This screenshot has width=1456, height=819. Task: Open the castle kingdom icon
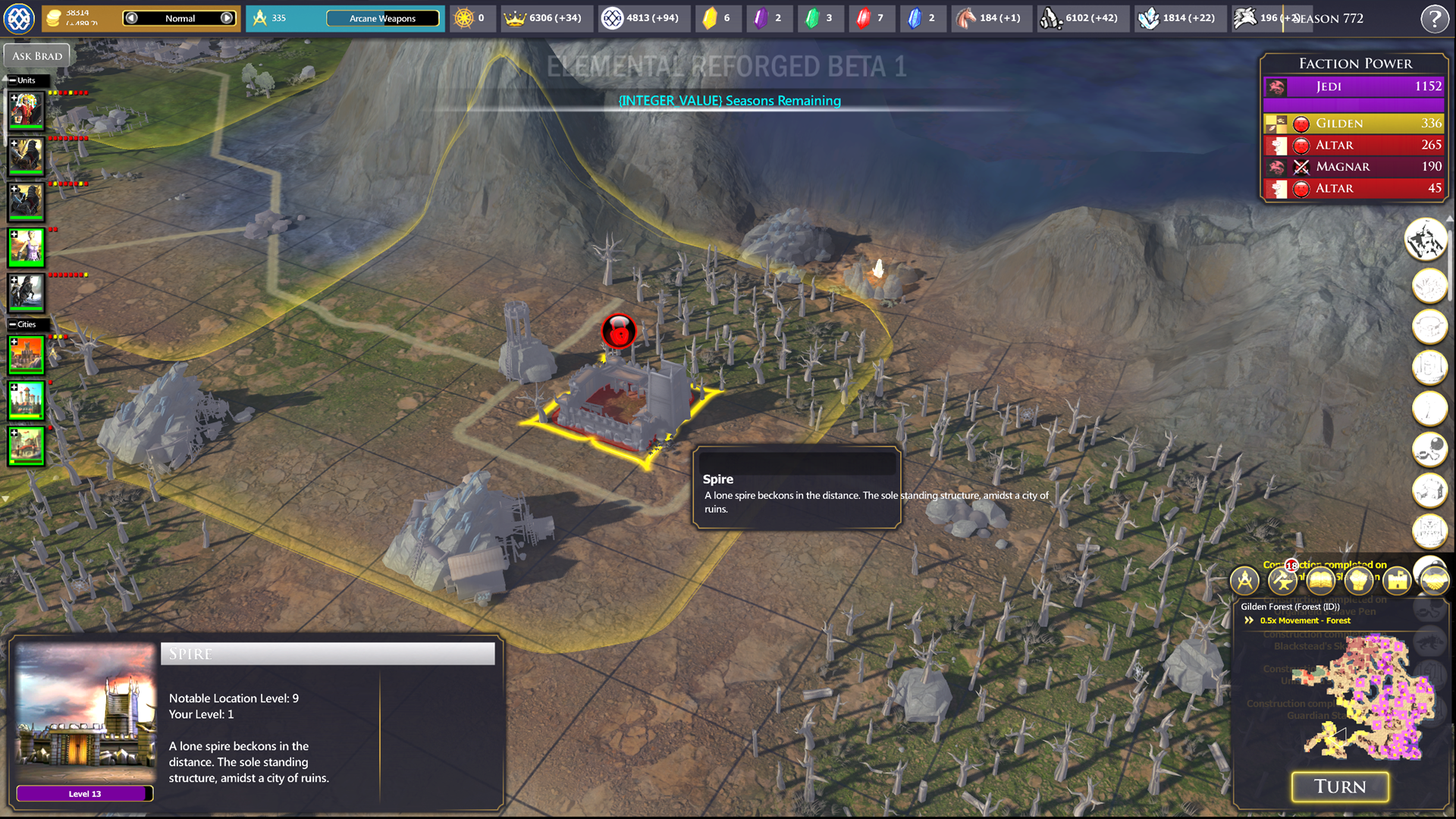(x=1397, y=581)
